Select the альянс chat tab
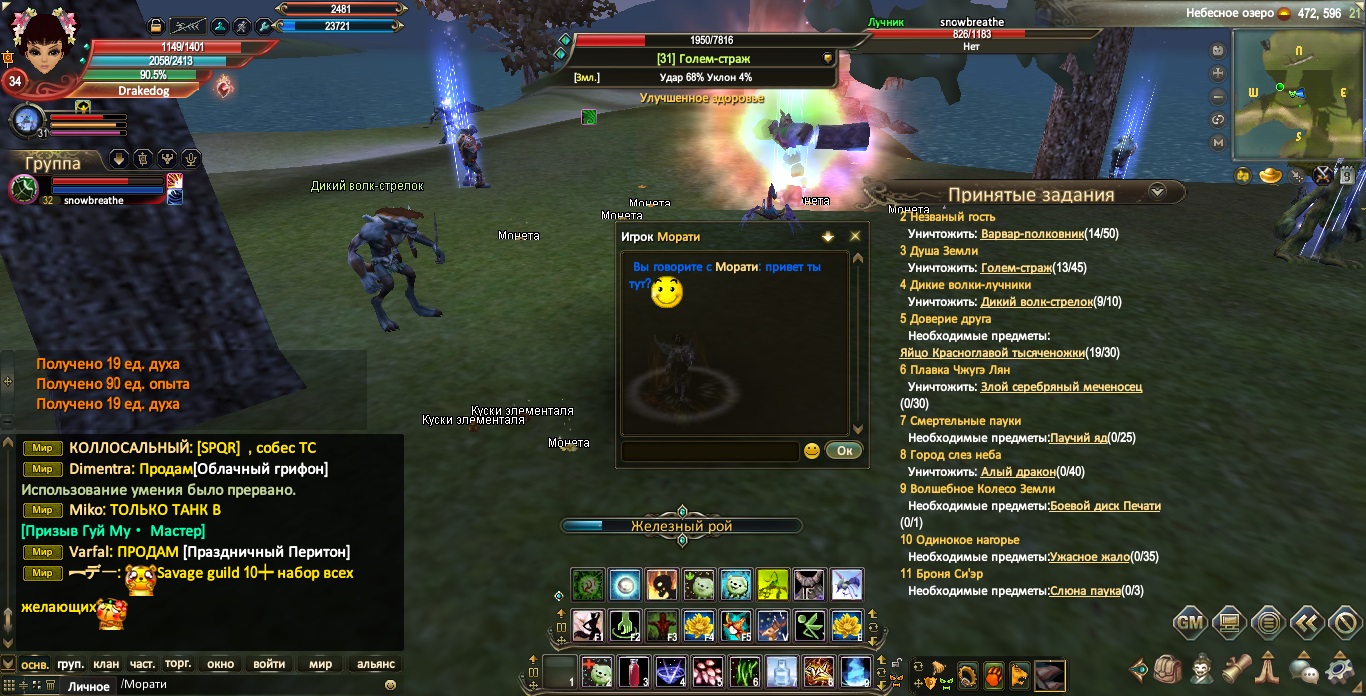 [376, 664]
